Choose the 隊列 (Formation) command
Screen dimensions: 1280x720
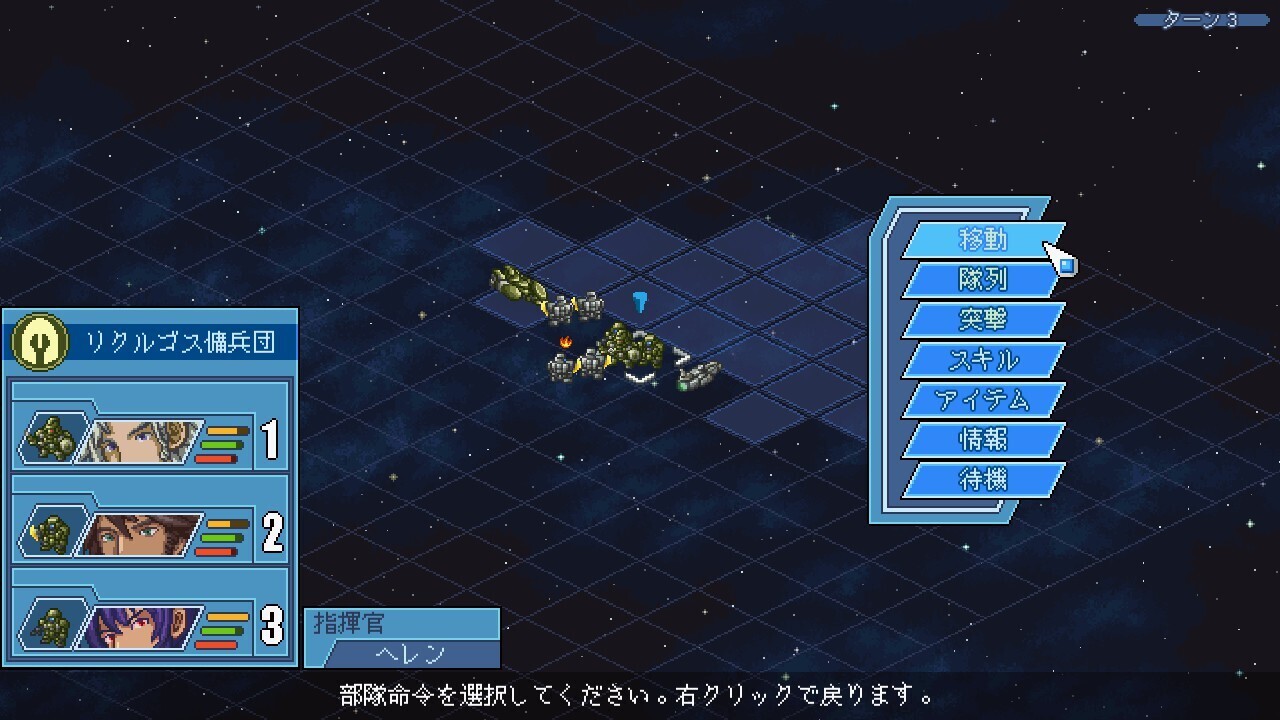[x=982, y=280]
